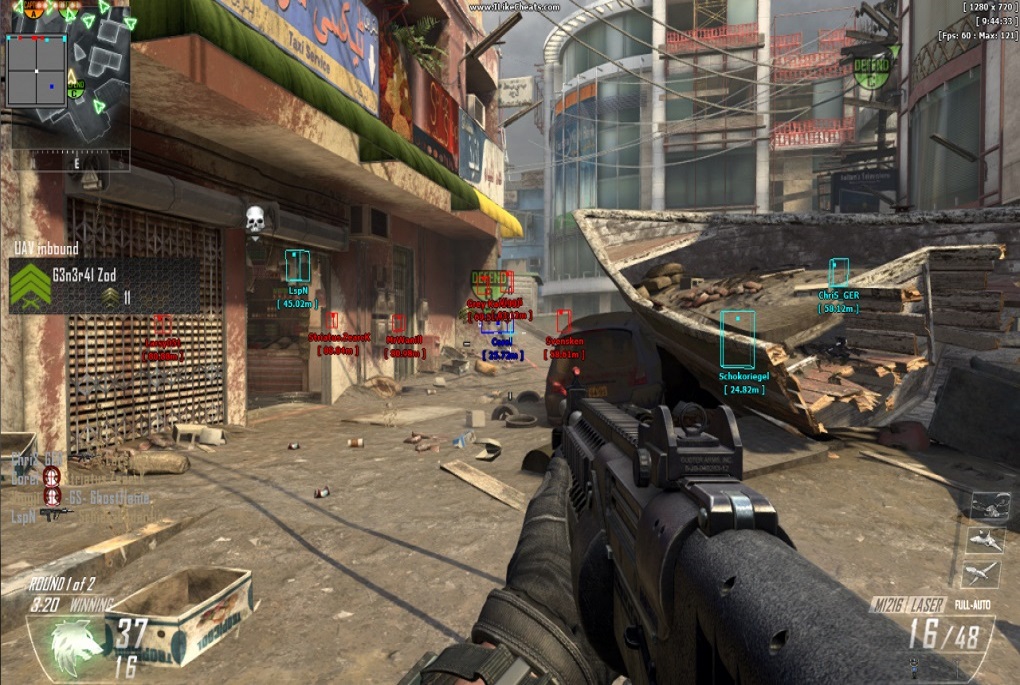1020x685 pixels.
Task: Select the LspN player ESP box
Action: click(x=298, y=267)
